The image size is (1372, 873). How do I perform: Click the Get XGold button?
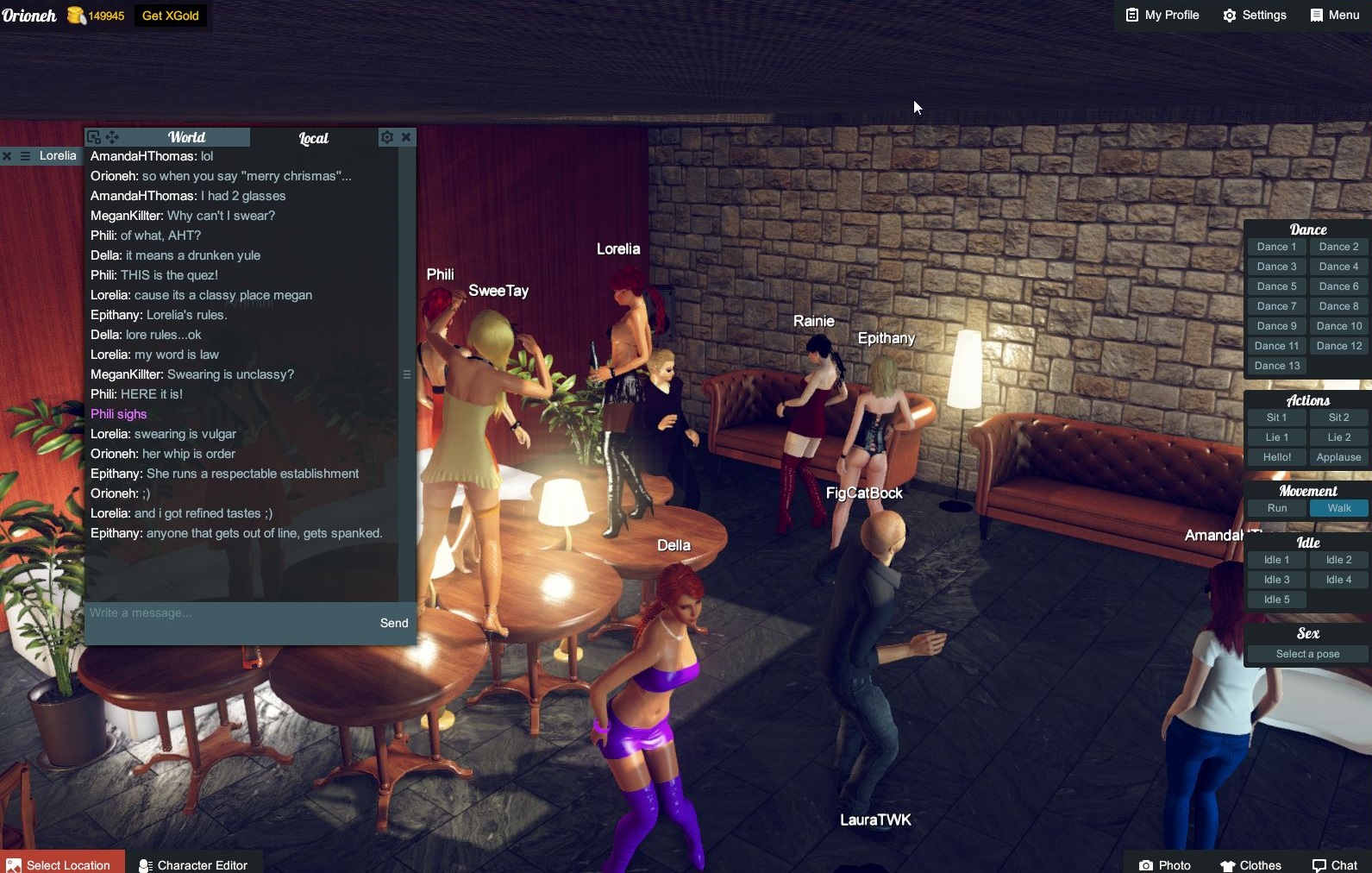point(170,16)
